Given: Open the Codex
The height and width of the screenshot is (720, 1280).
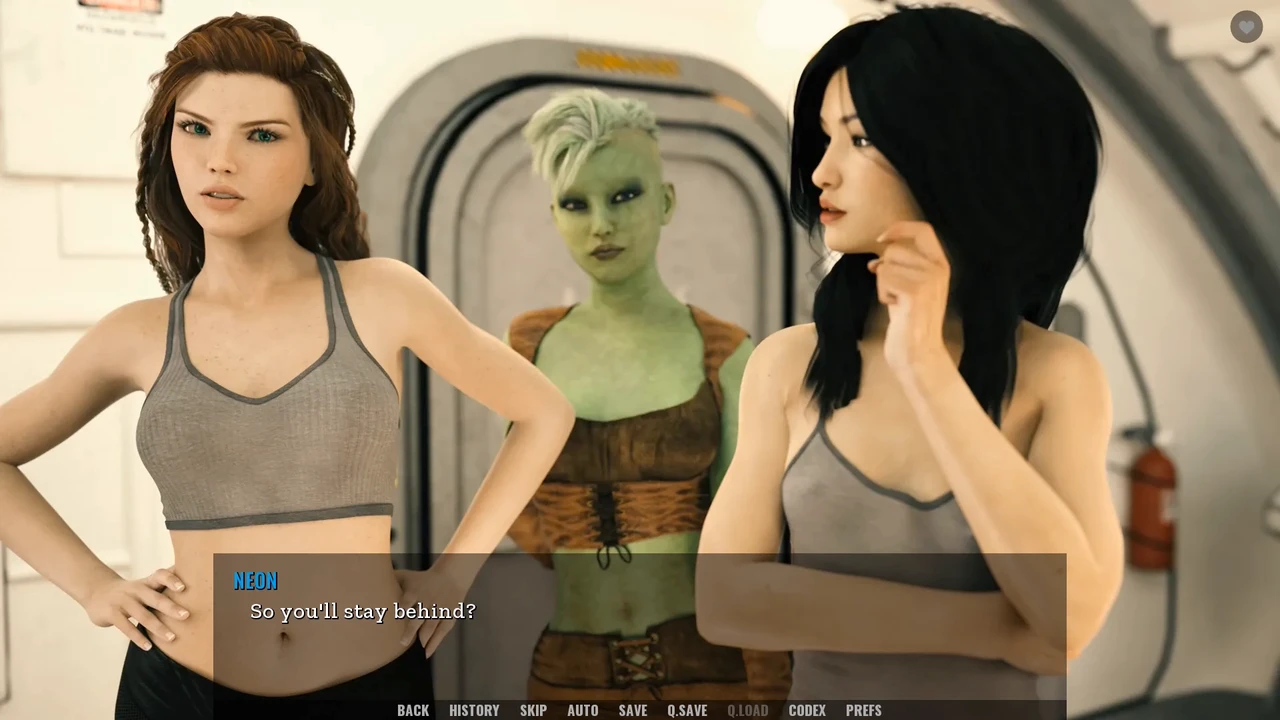Looking at the screenshot, I should [807, 710].
